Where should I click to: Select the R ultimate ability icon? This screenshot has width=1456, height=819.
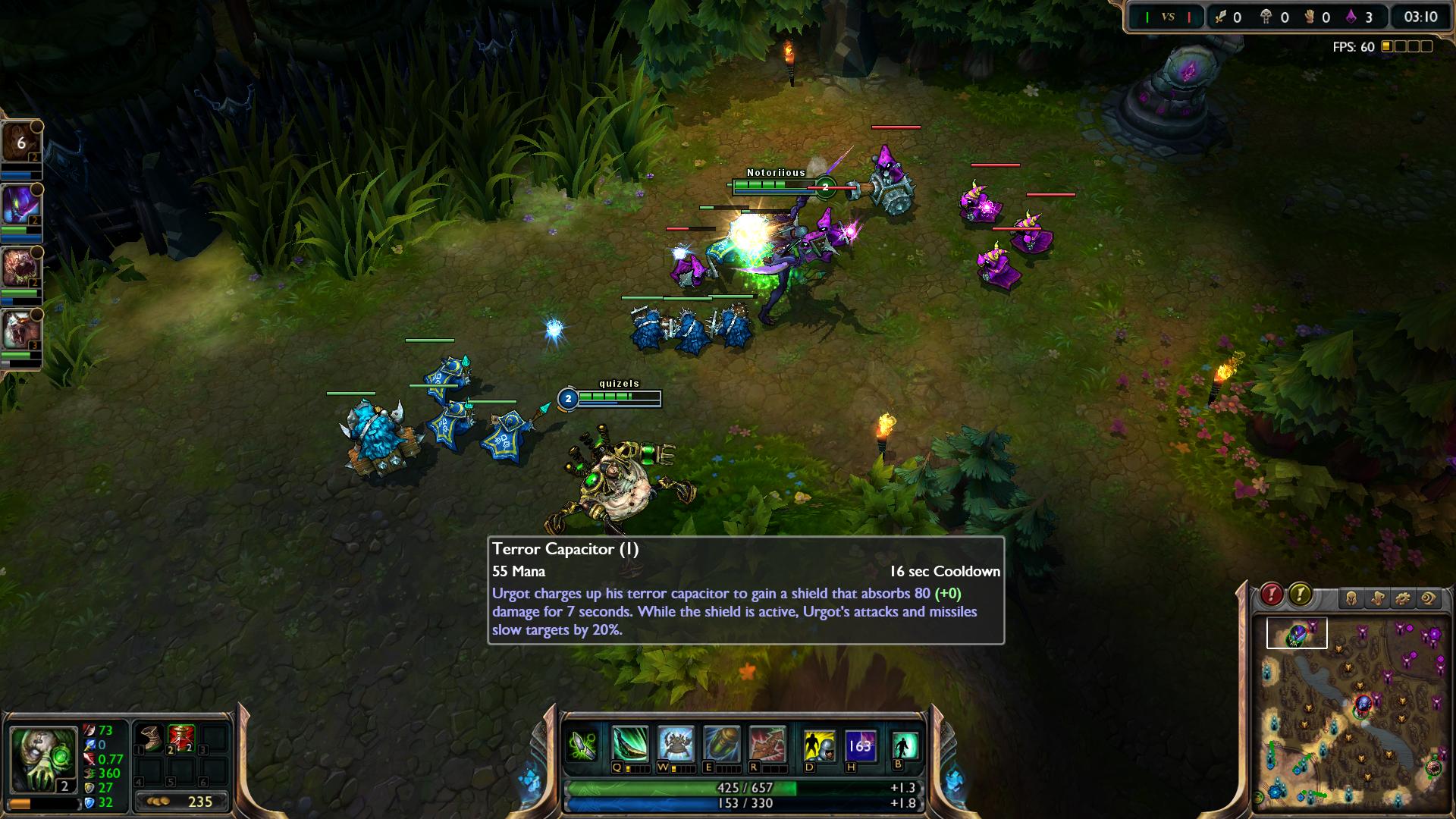(767, 745)
